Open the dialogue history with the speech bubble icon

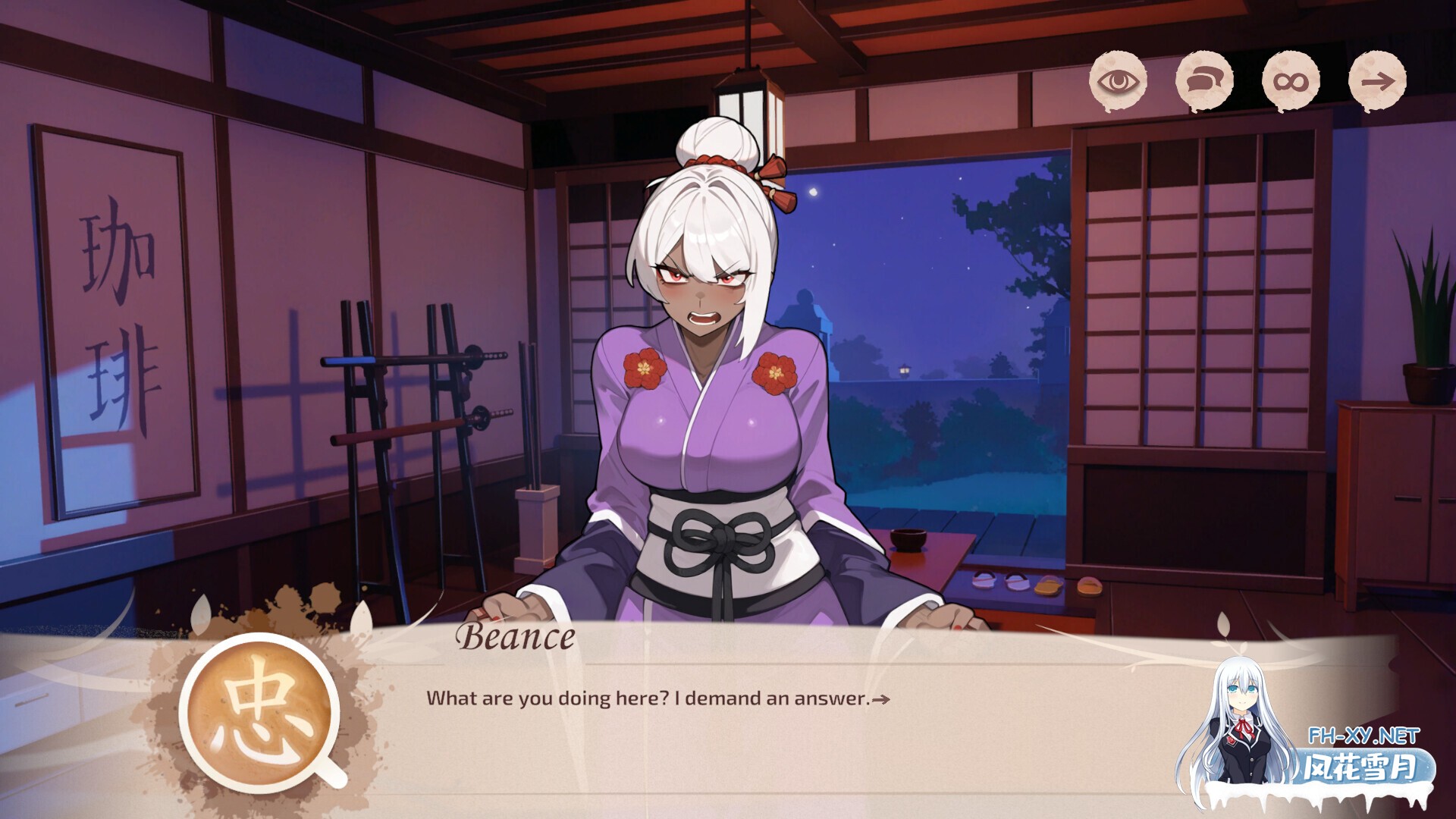[x=1205, y=83]
